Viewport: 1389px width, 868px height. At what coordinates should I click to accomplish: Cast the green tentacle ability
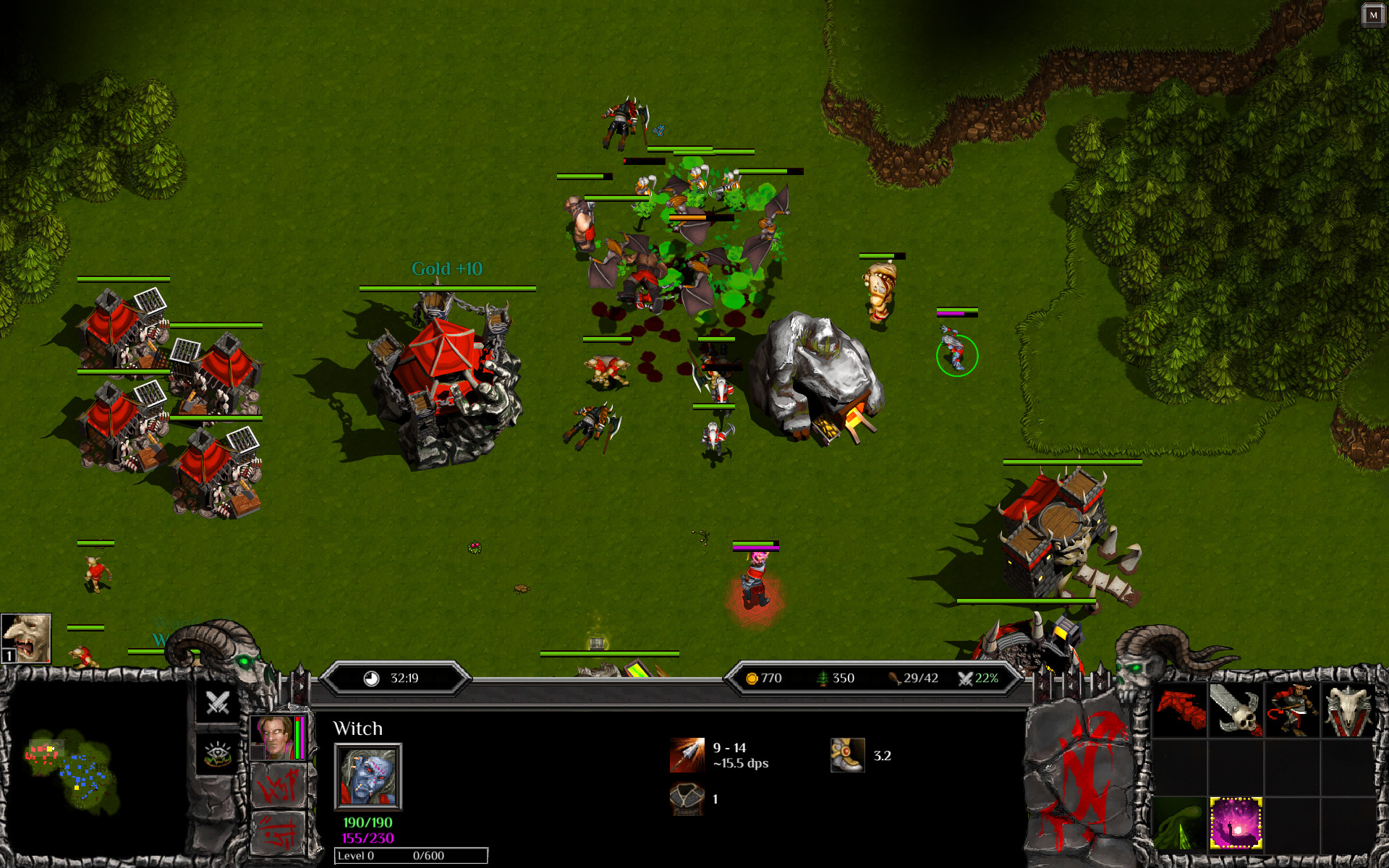coord(1179,824)
